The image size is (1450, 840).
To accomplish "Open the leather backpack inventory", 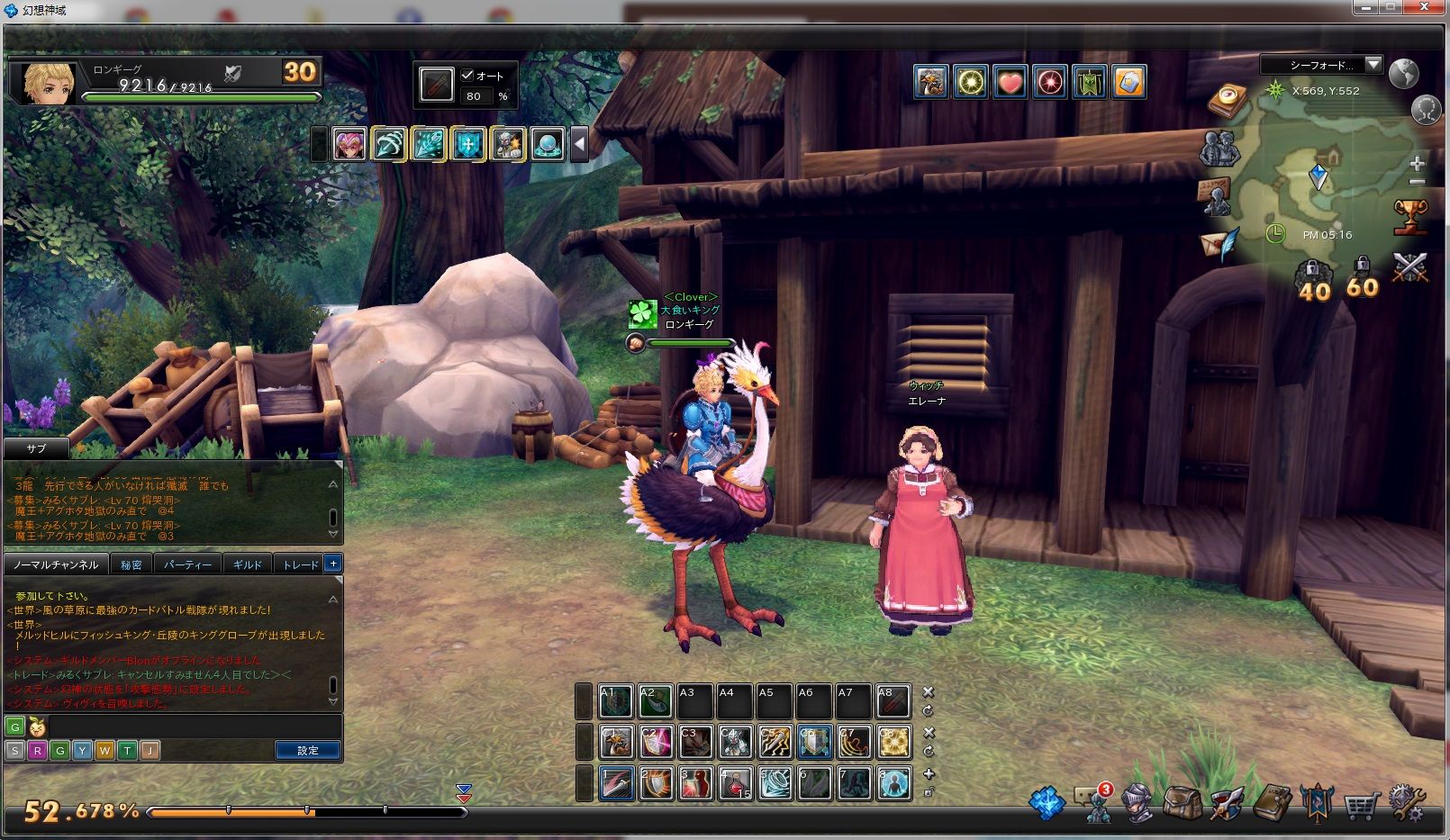I will [x=1182, y=801].
